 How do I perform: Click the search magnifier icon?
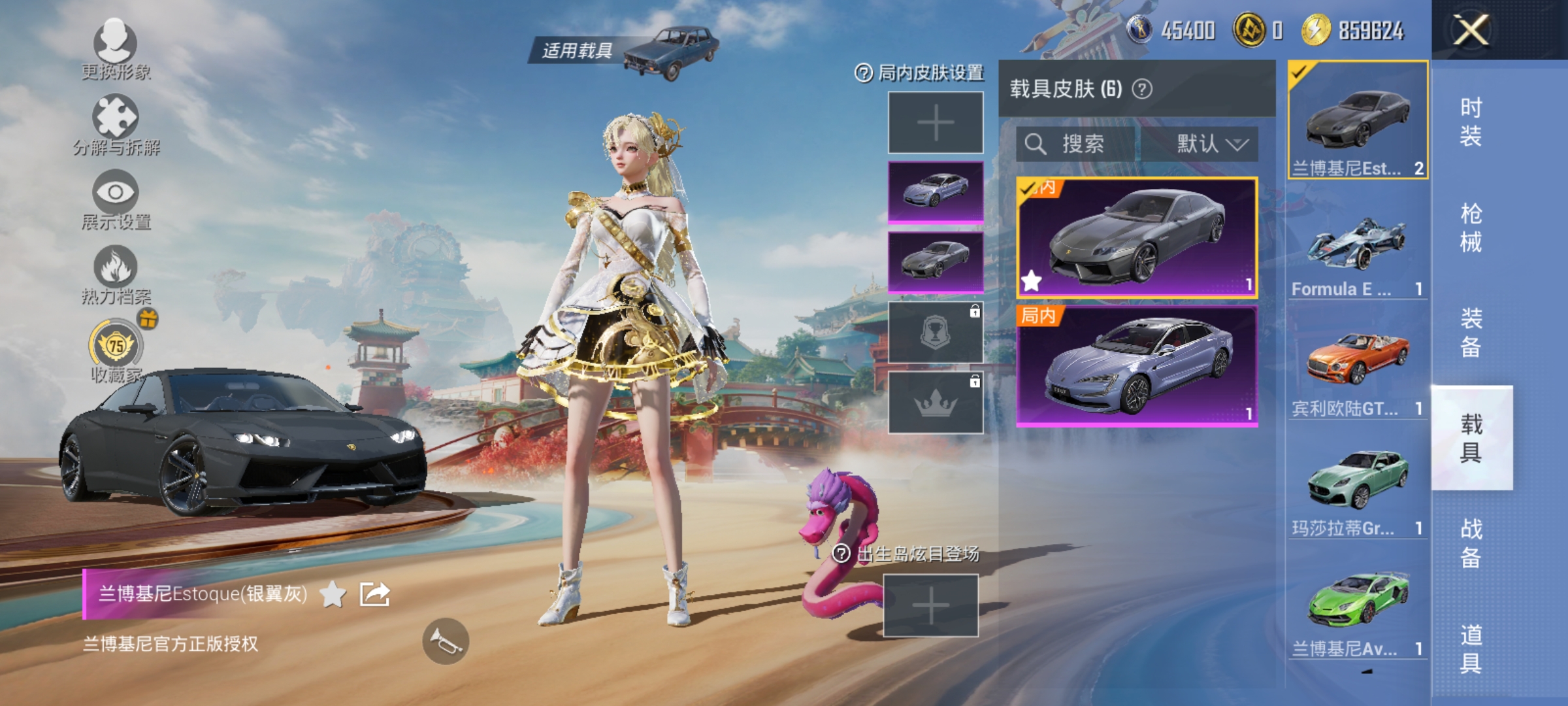pos(1036,144)
